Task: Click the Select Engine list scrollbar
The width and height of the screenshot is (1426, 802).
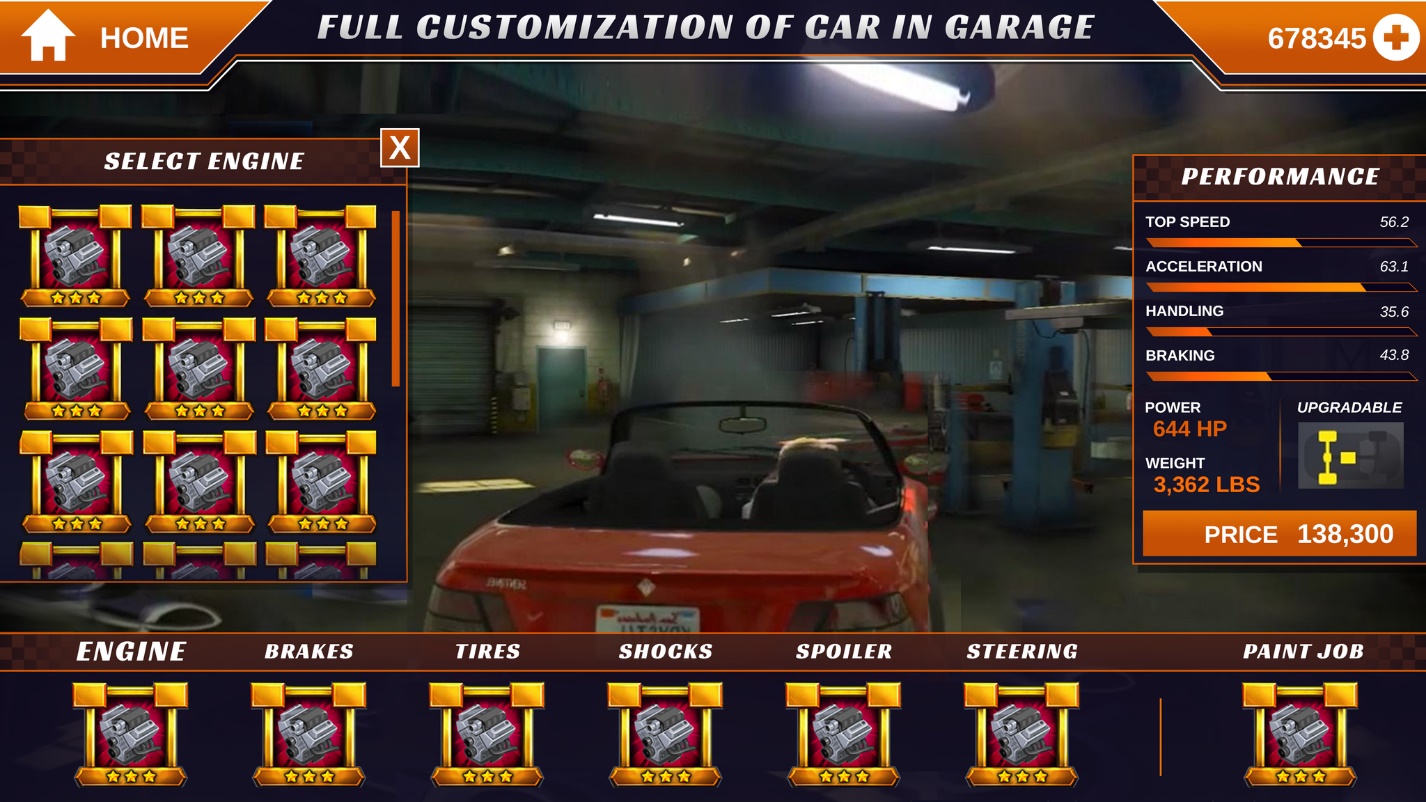Action: (396, 298)
